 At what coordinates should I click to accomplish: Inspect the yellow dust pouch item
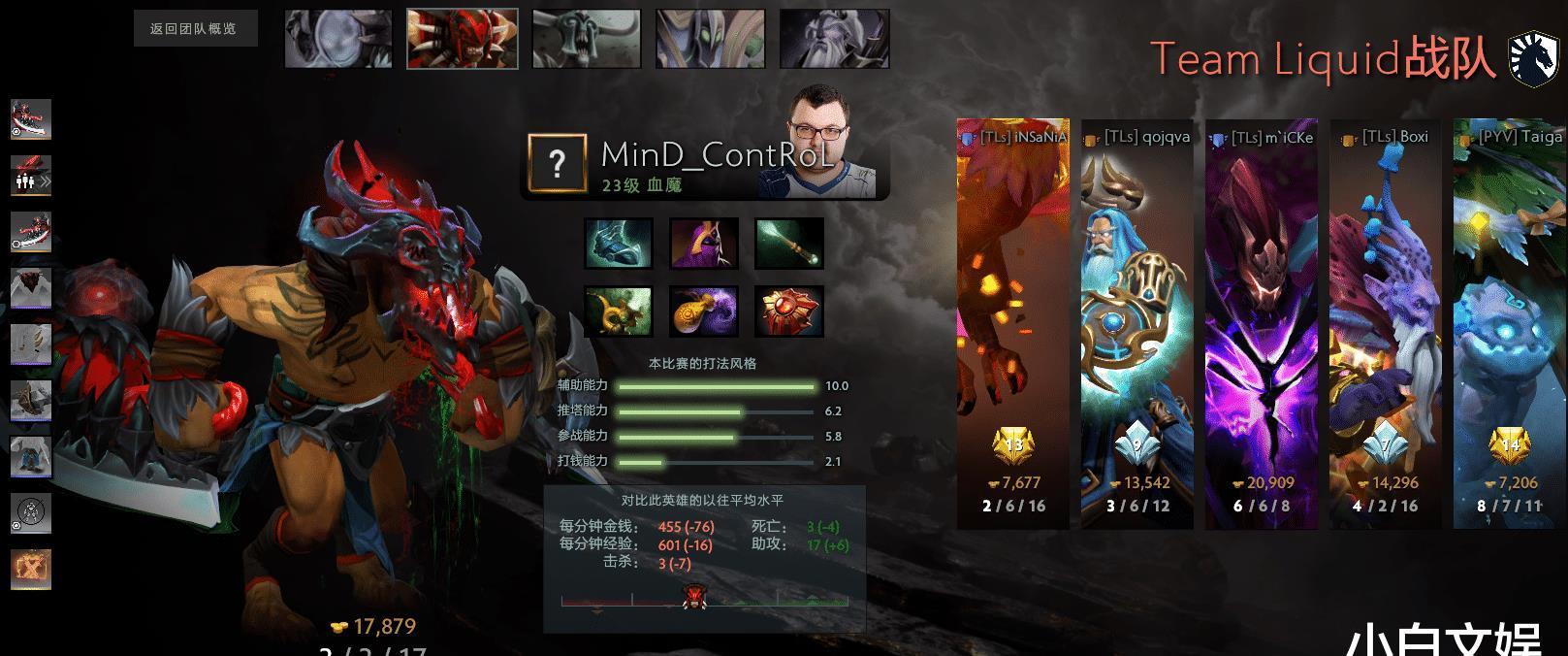pos(704,312)
